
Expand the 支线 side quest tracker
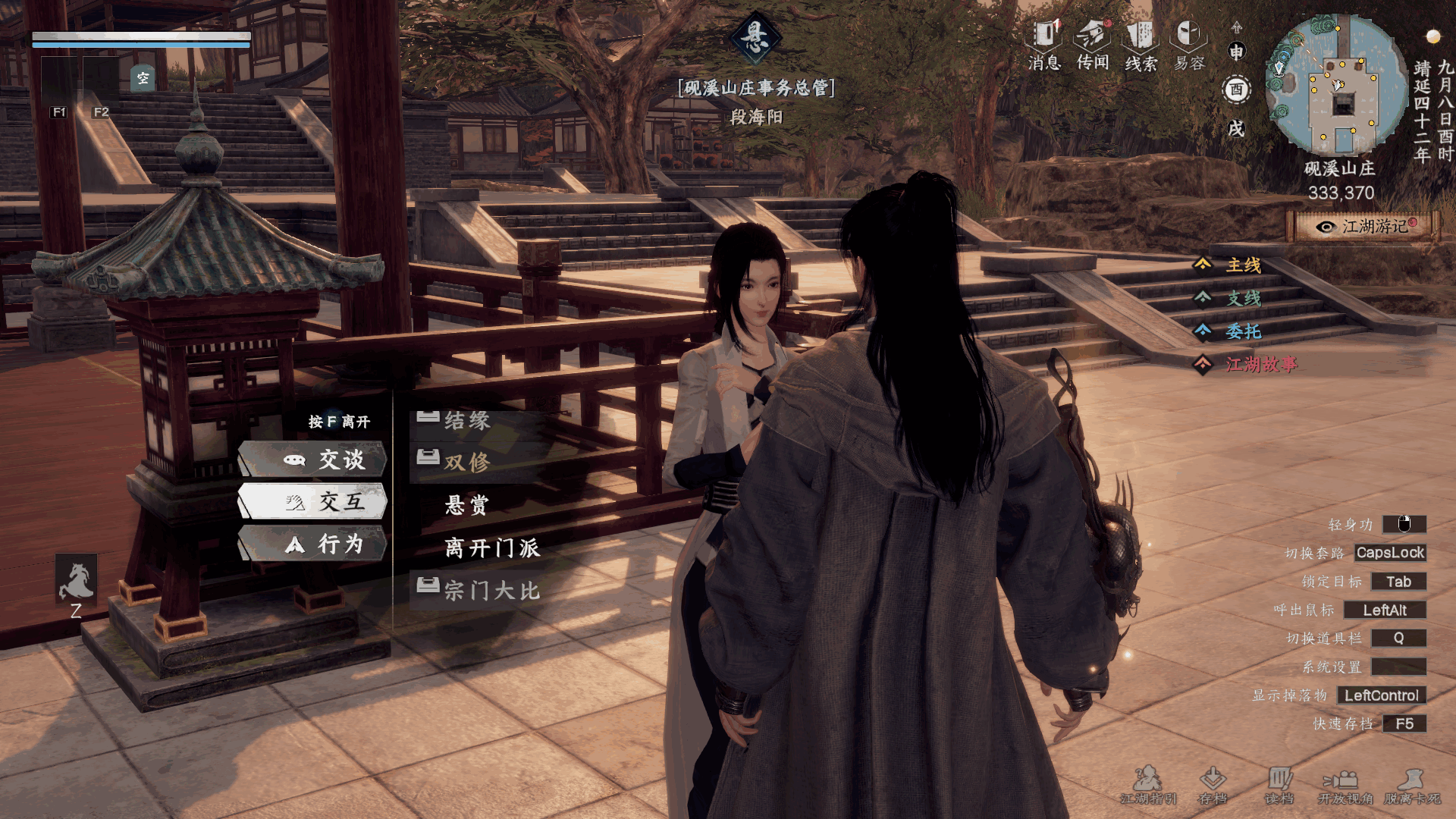(1243, 298)
